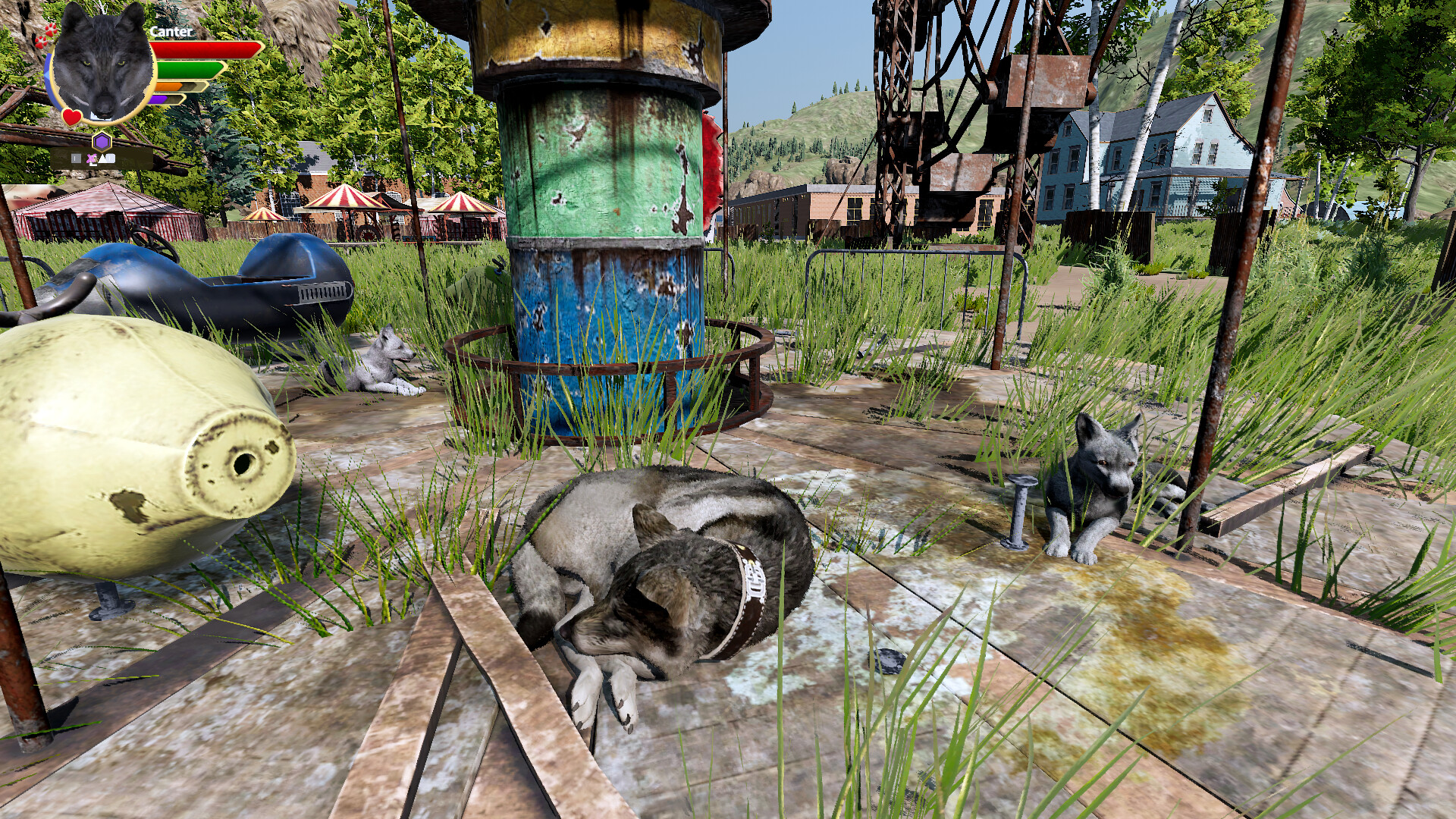Viewport: 1456px width, 819px height.
Task: Click the white circle indicator beside the triangle
Action: (111, 157)
